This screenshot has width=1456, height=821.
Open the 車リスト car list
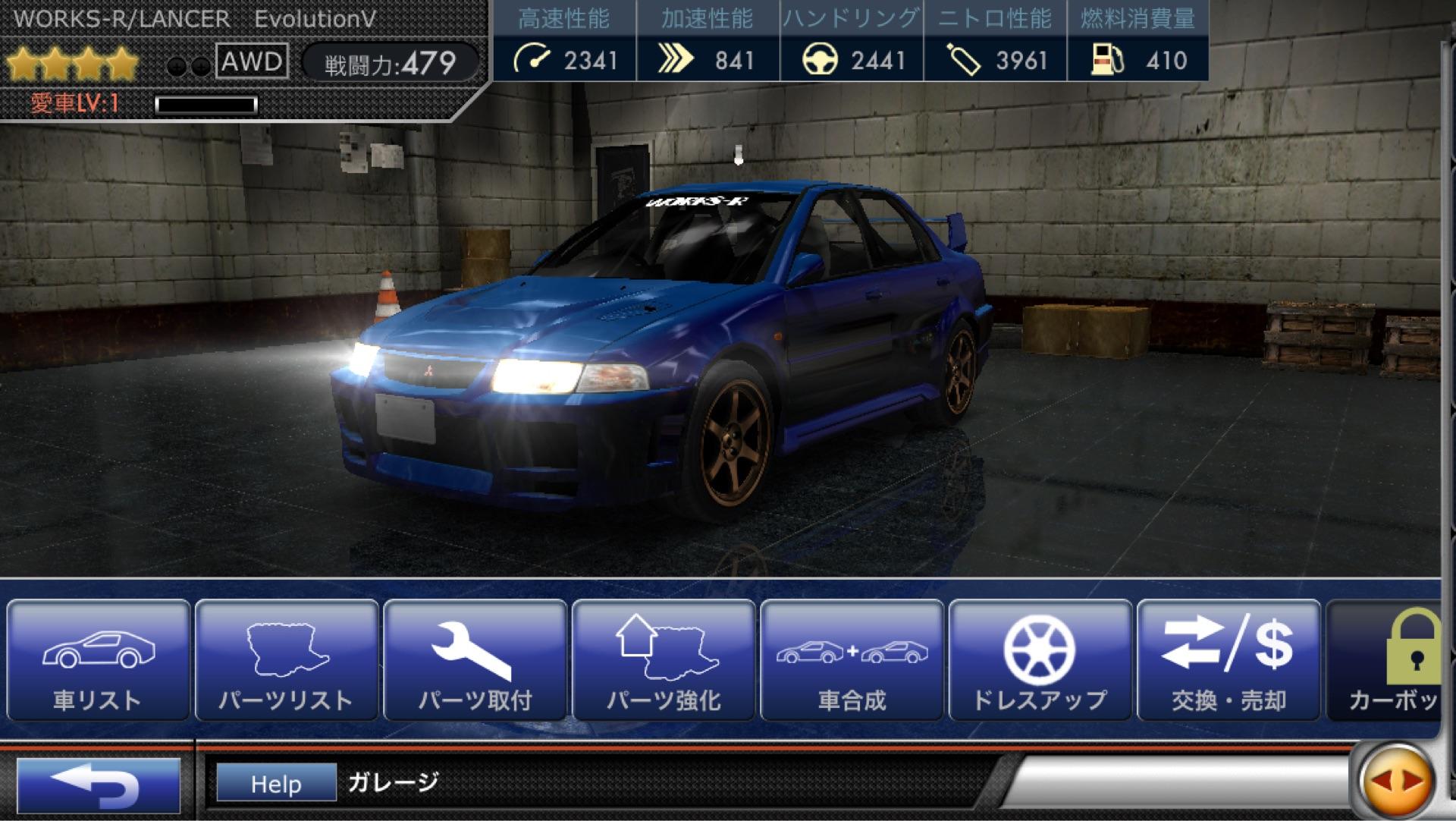tap(98, 660)
